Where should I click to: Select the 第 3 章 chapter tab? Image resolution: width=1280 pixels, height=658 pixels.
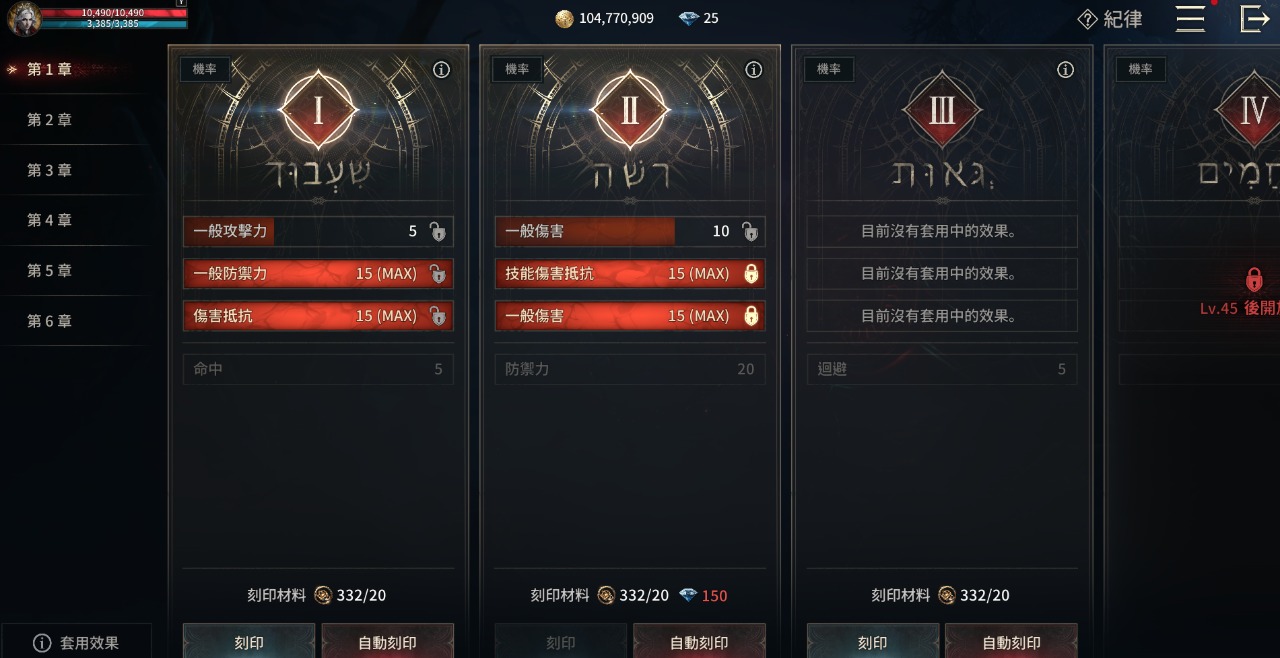coord(50,170)
